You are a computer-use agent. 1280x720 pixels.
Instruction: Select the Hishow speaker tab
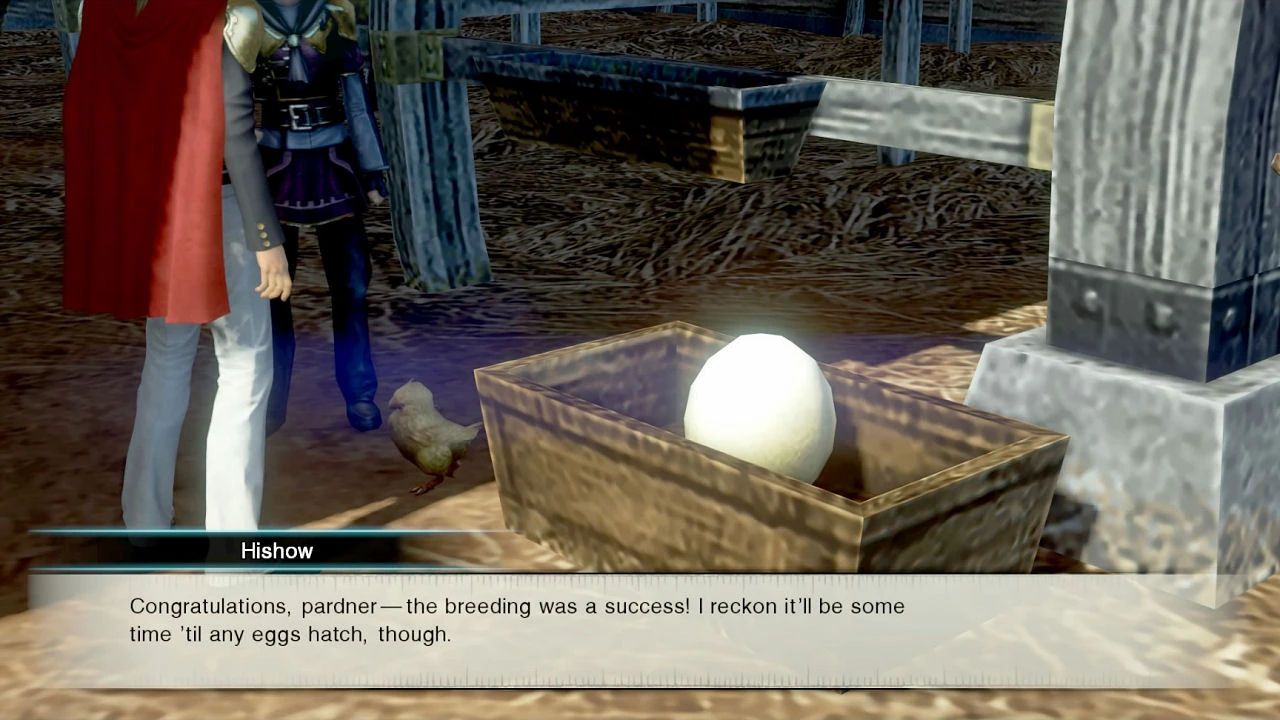coord(277,551)
